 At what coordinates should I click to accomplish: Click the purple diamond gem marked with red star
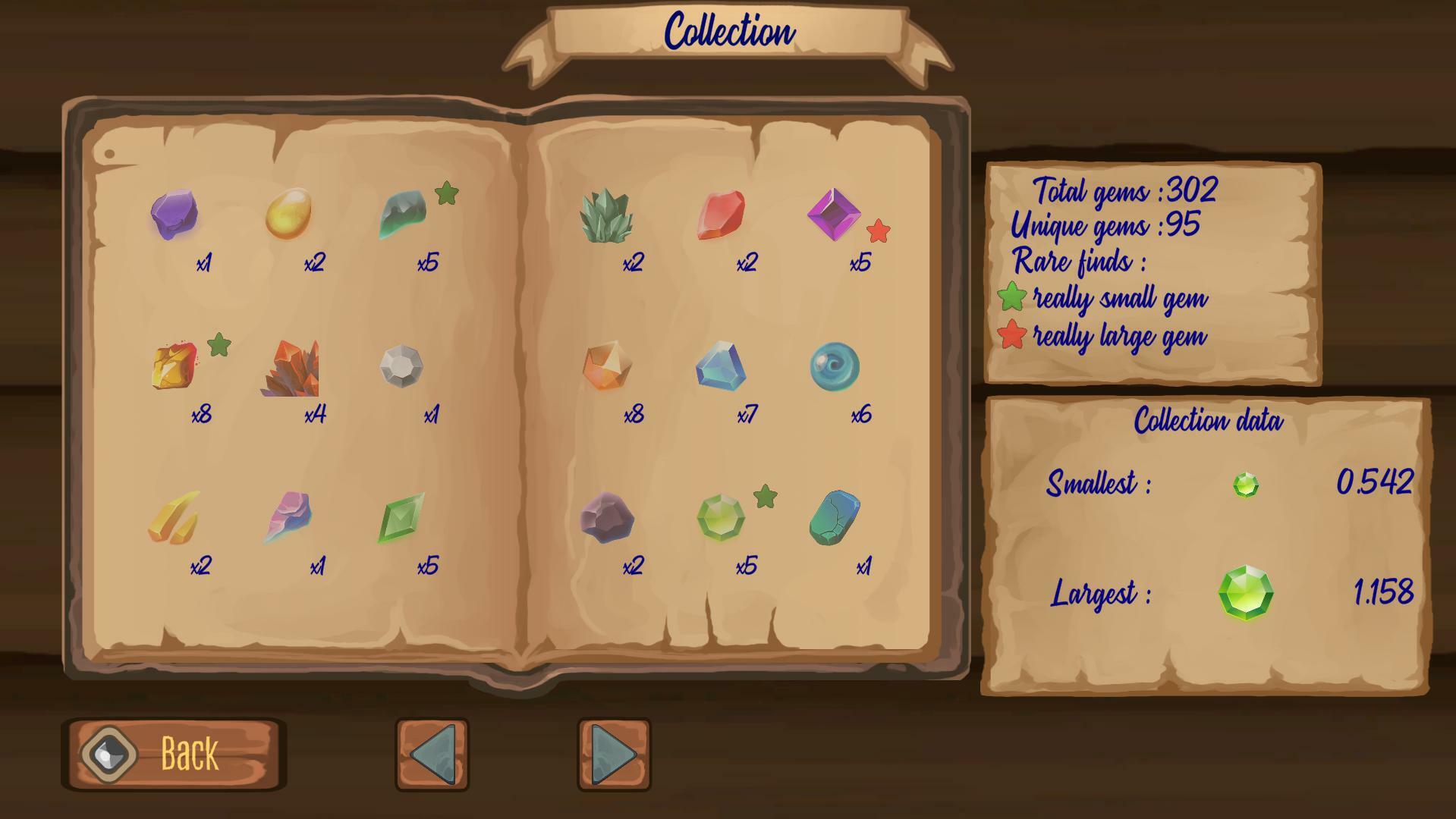coord(835,215)
